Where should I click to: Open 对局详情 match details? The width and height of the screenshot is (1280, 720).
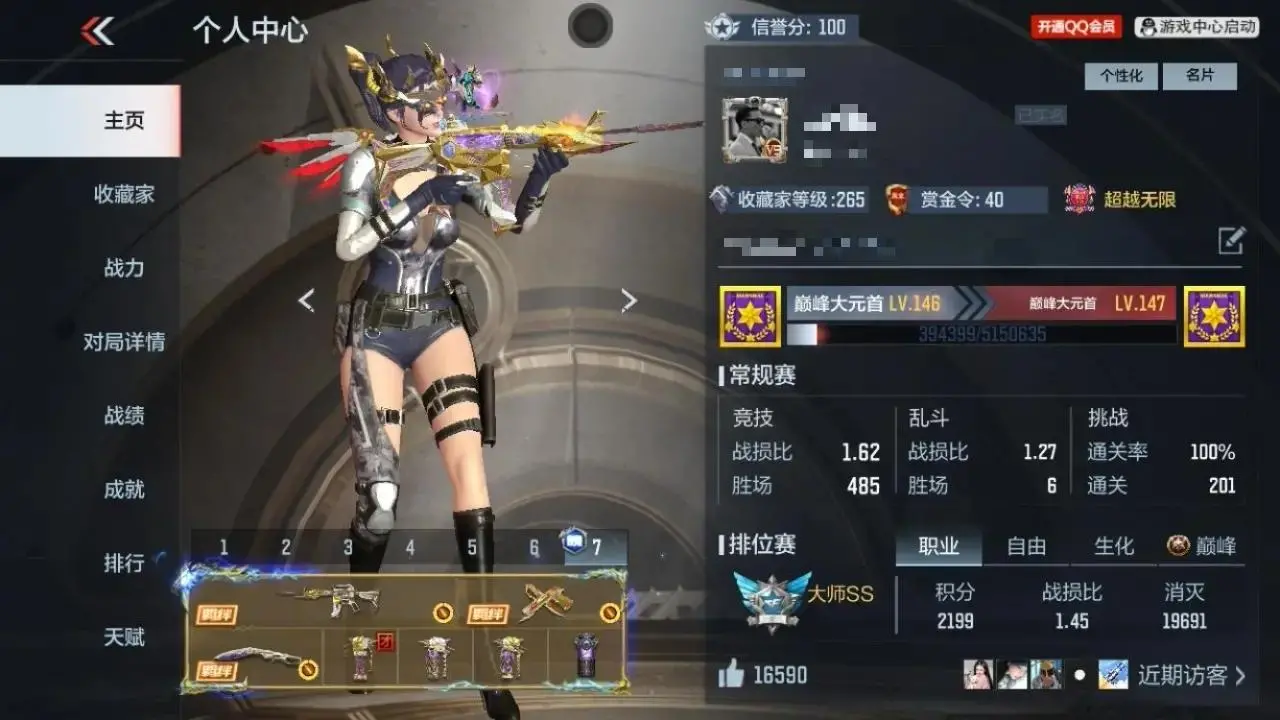coord(124,342)
